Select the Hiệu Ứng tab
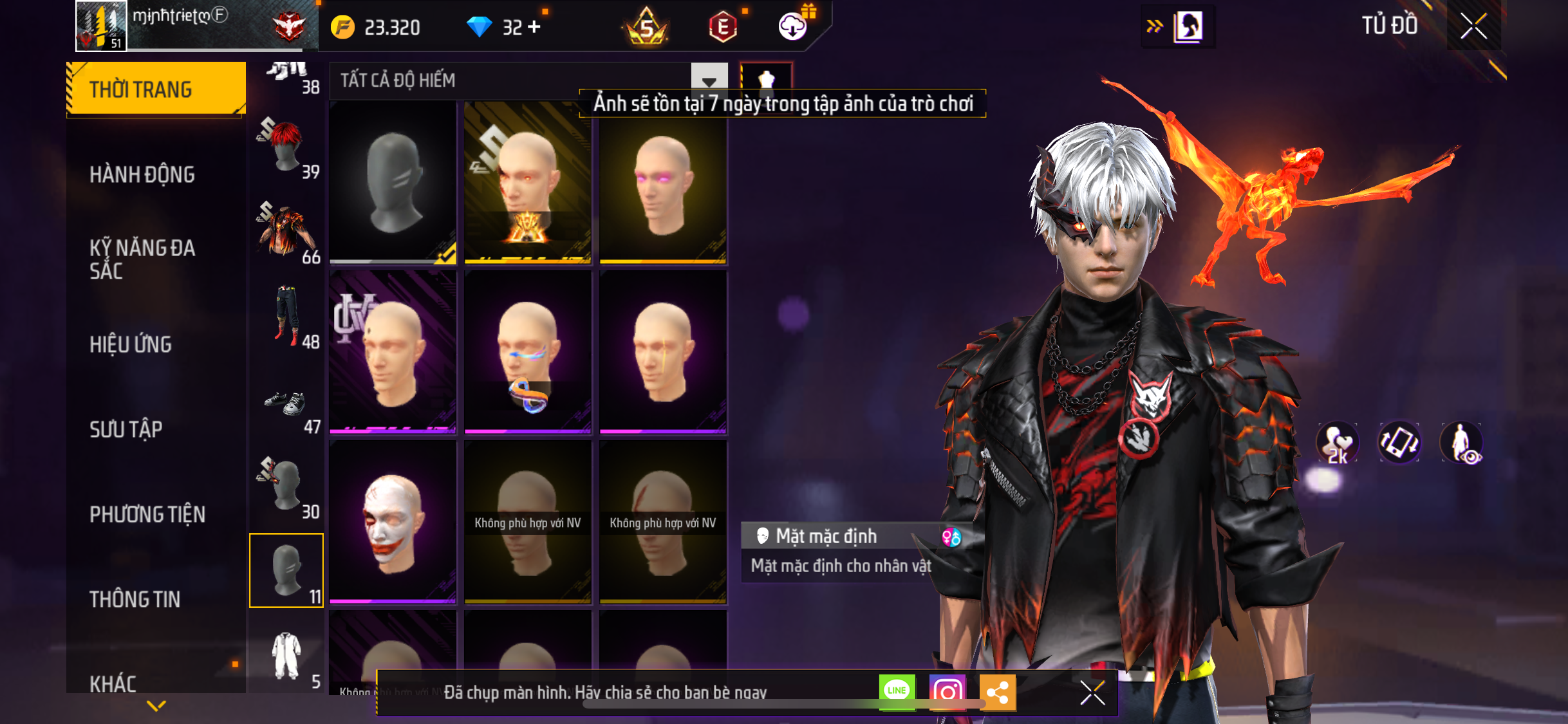 (131, 344)
